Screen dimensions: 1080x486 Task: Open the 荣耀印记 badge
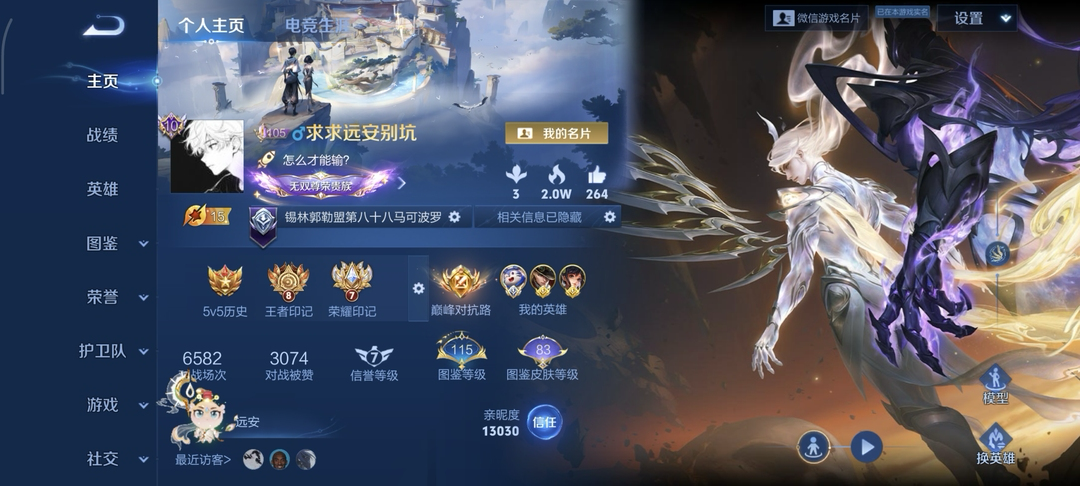pyautogui.click(x=352, y=289)
